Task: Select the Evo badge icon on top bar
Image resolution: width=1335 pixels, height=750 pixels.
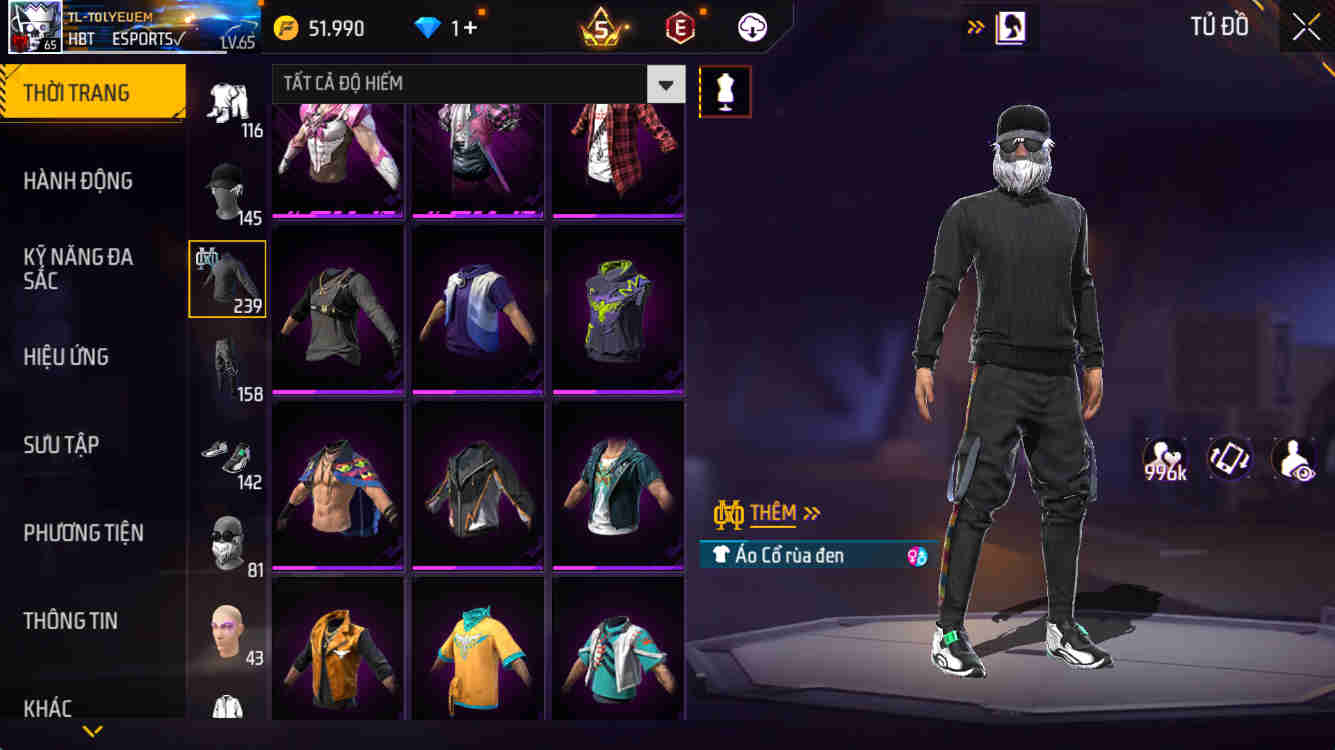Action: click(x=681, y=27)
